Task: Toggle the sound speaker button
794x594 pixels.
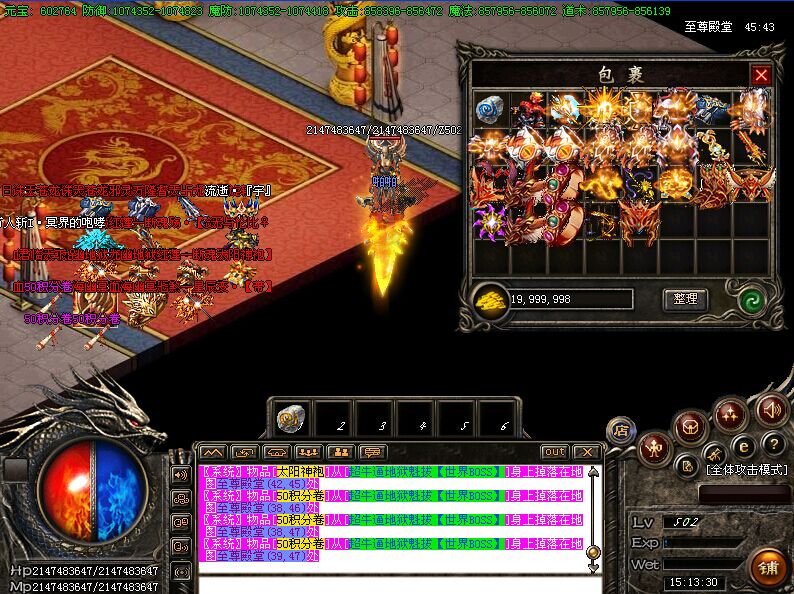Action: coord(771,408)
